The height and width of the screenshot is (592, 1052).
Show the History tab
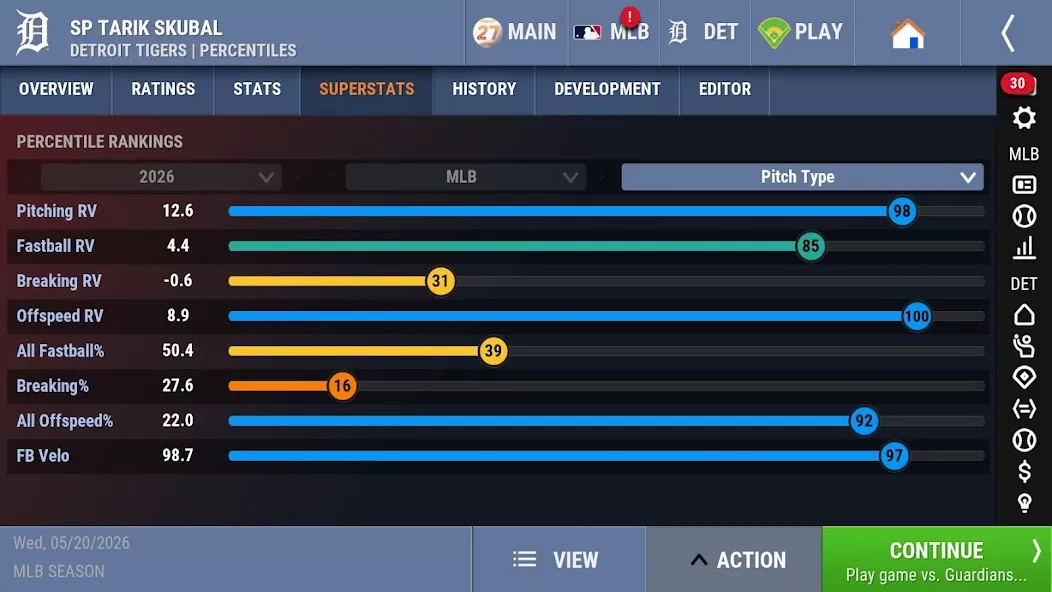tap(484, 90)
